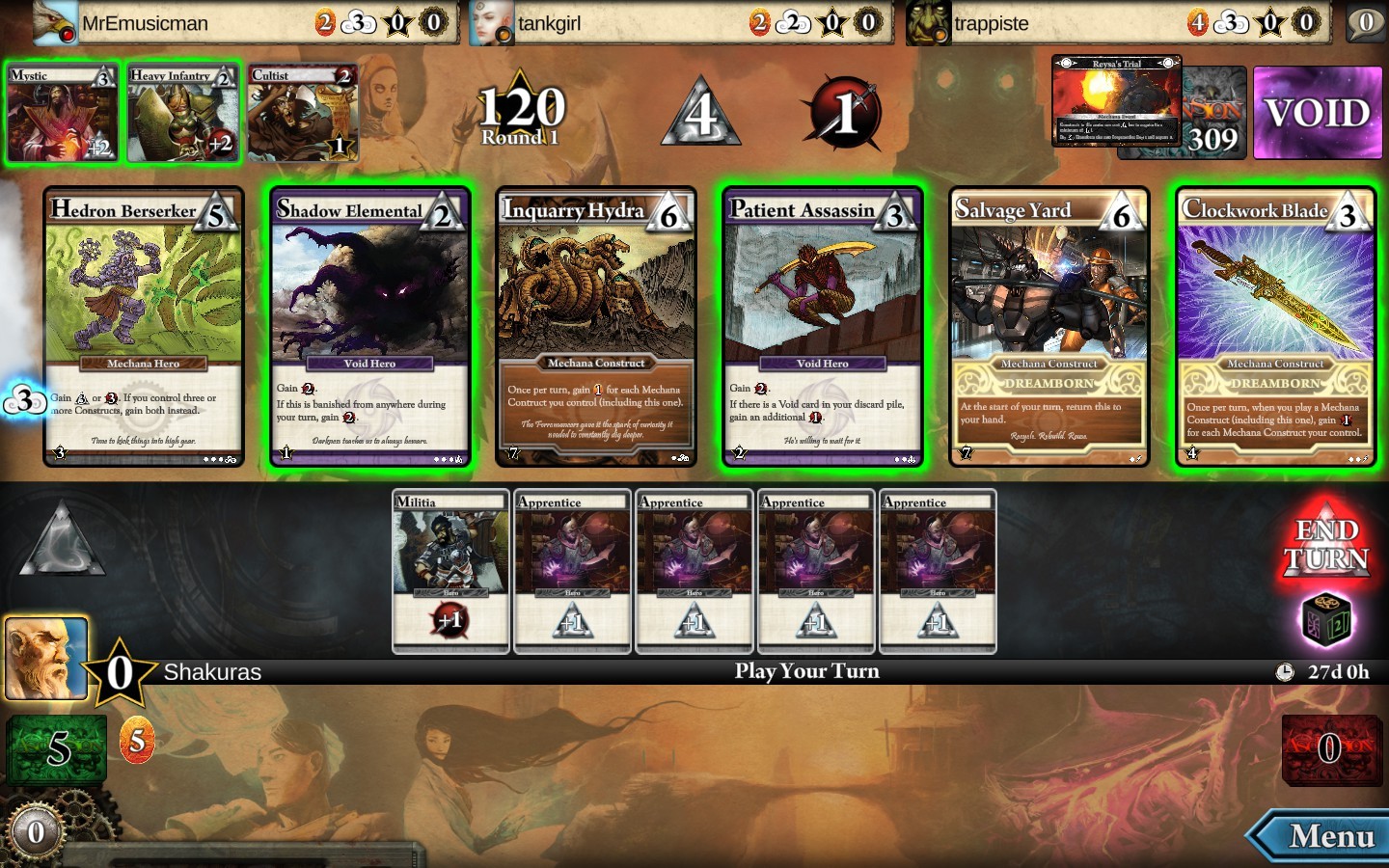View the Reysa's Trial event card
The height and width of the screenshot is (868, 1389).
(1116, 100)
